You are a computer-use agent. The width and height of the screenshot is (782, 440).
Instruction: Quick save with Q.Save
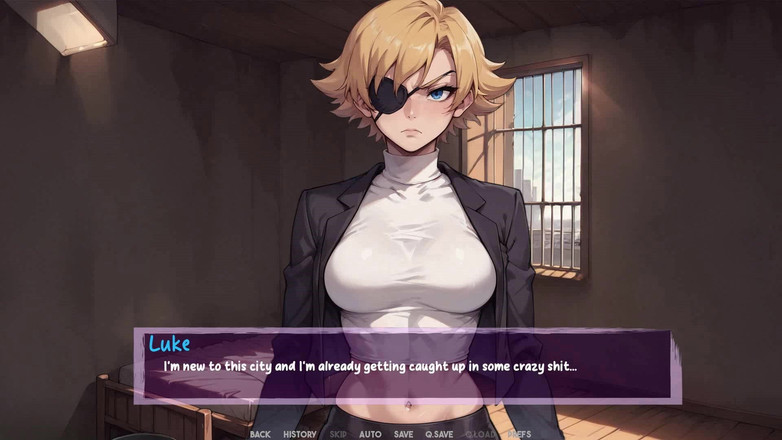click(439, 434)
